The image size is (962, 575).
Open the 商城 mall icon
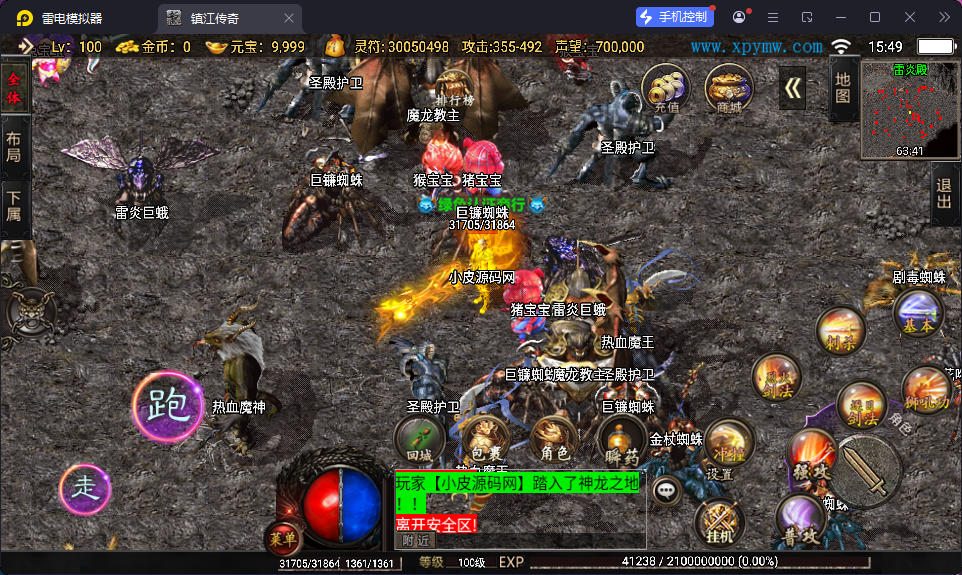click(x=729, y=88)
